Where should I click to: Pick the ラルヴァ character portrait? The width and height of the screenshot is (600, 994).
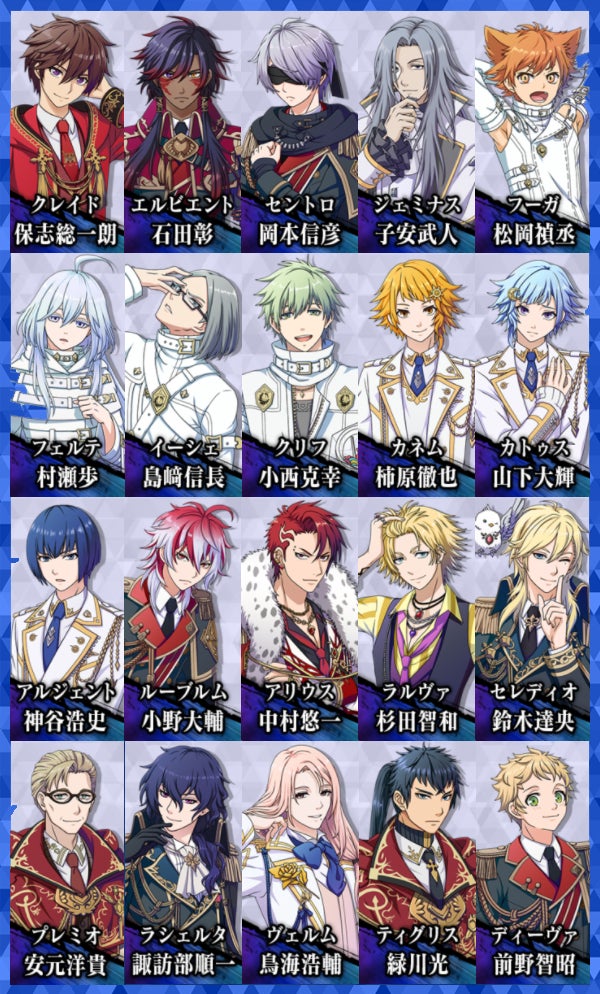tap(416, 618)
